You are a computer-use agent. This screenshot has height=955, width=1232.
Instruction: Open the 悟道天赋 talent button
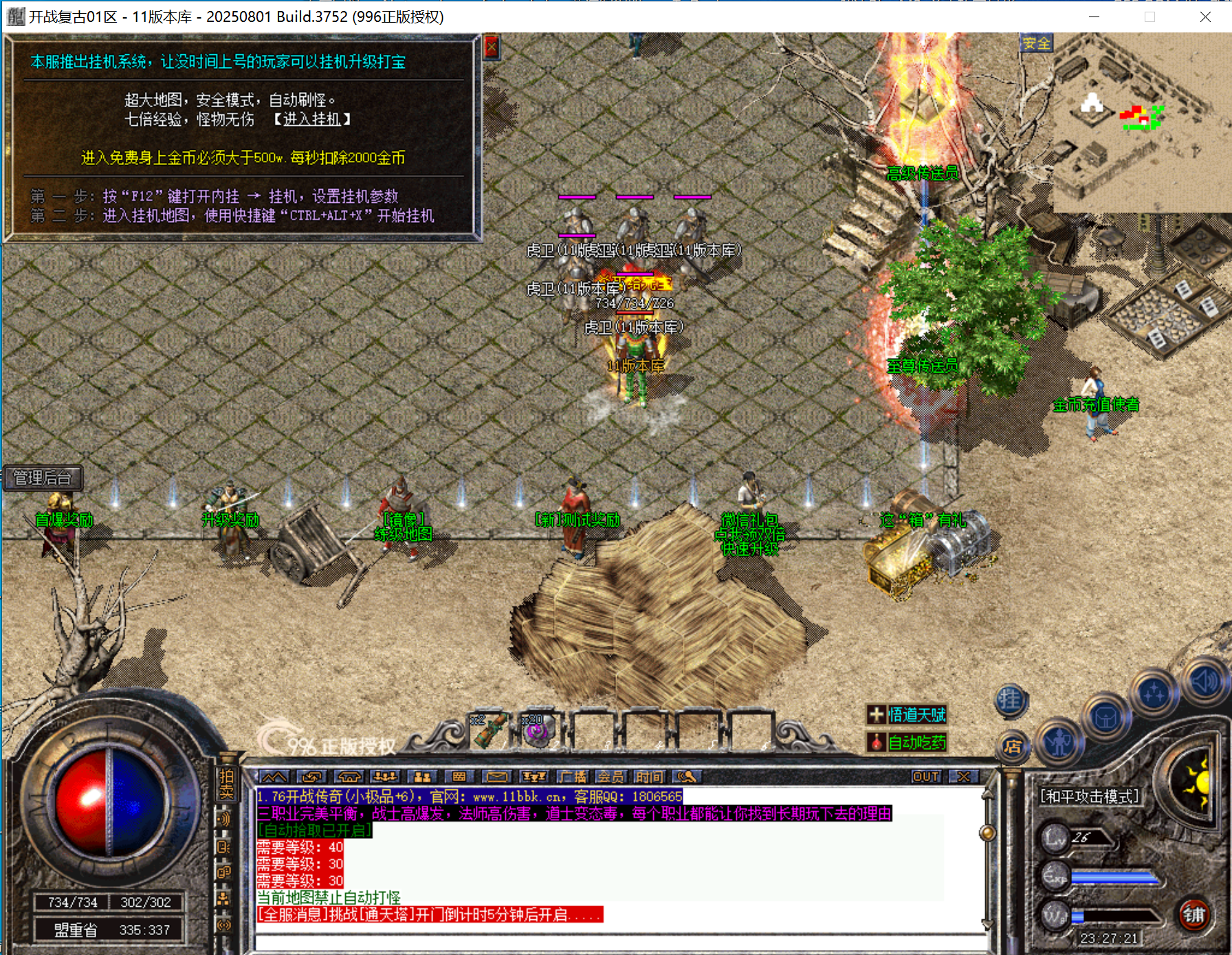click(x=907, y=715)
